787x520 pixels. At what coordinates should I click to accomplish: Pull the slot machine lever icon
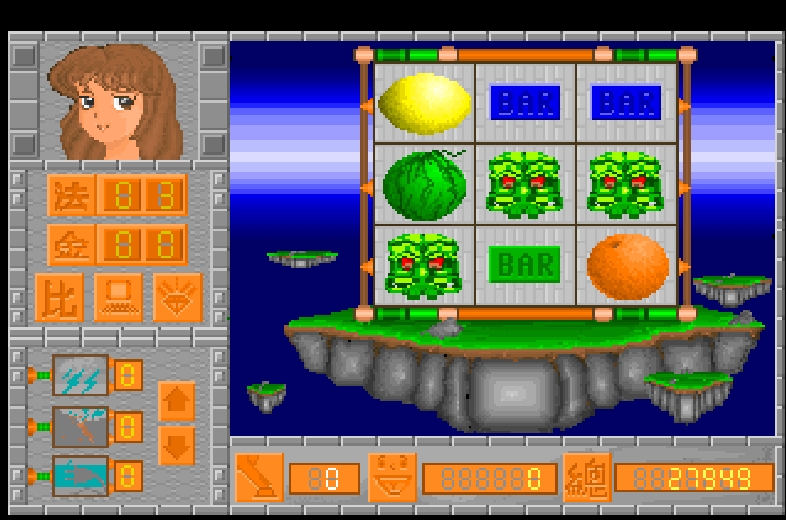[259, 477]
